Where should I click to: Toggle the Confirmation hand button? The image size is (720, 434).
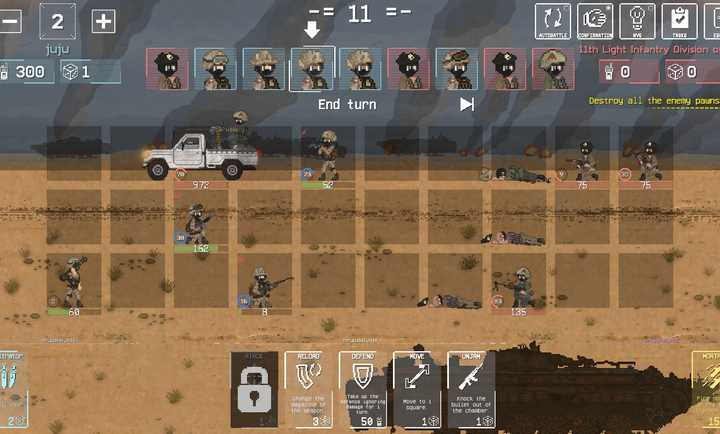tap(596, 20)
